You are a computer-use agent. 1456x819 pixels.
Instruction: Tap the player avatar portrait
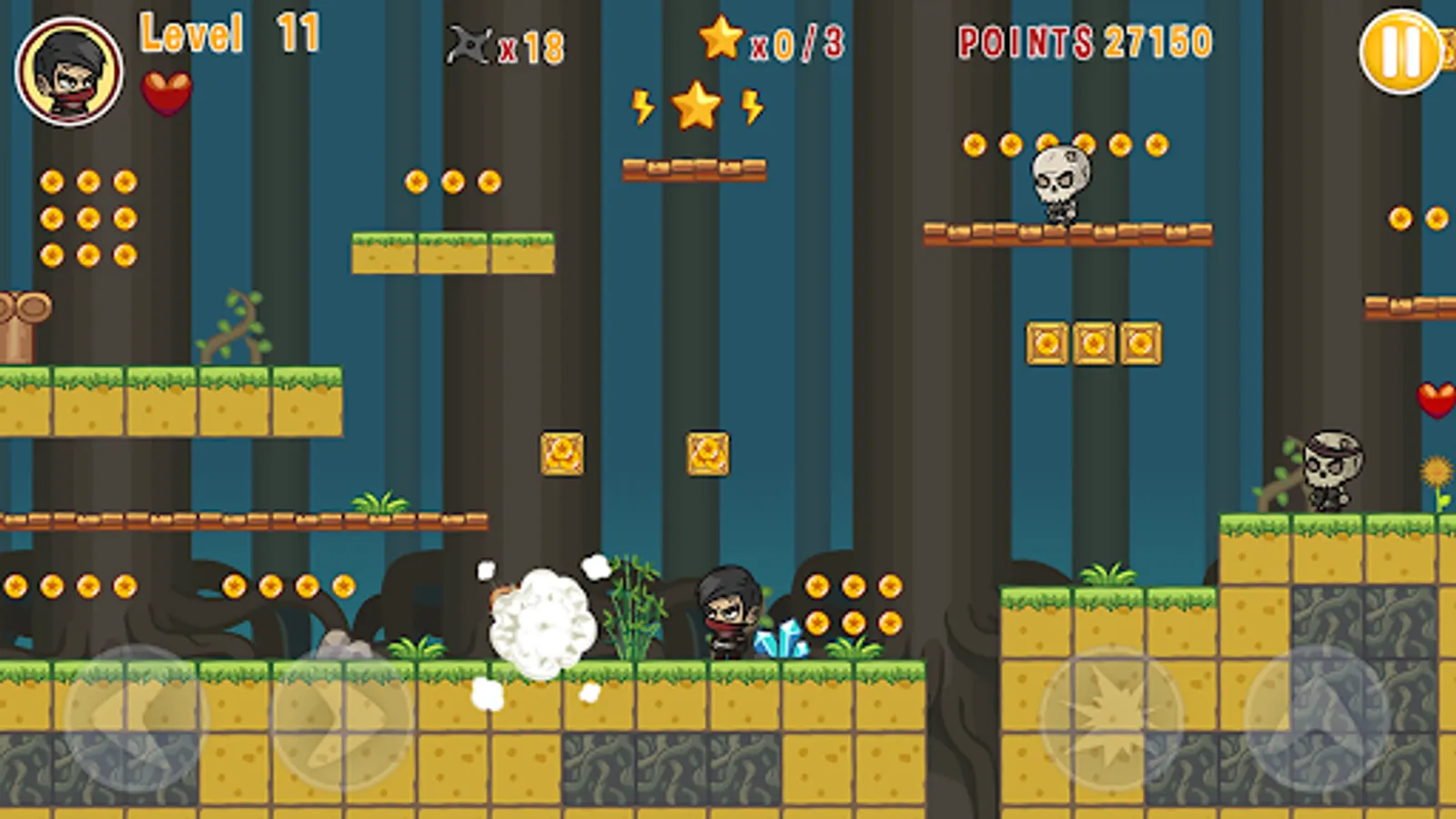(68, 68)
